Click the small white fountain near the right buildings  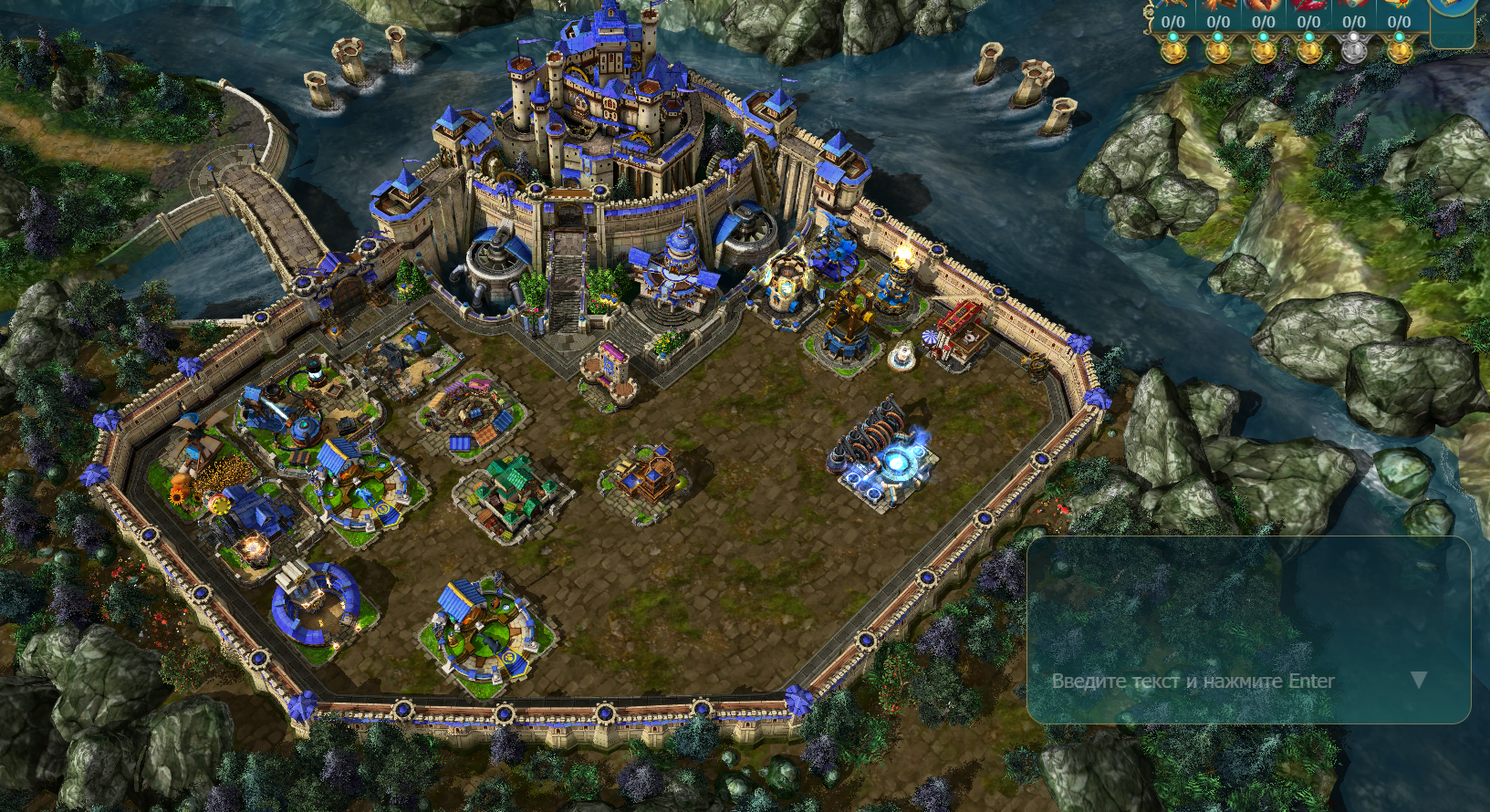tap(904, 354)
